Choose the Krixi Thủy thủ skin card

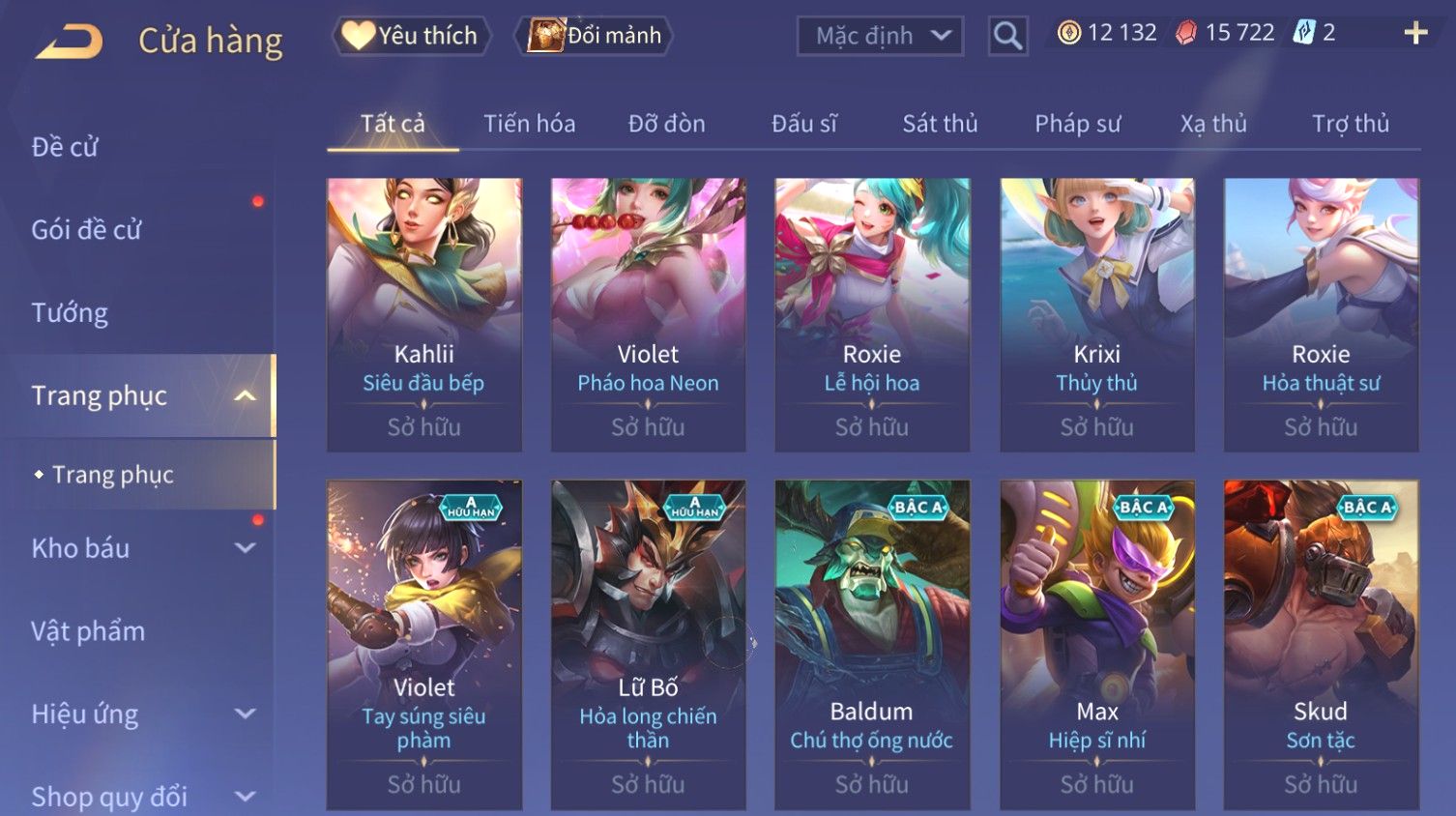coord(1096,314)
